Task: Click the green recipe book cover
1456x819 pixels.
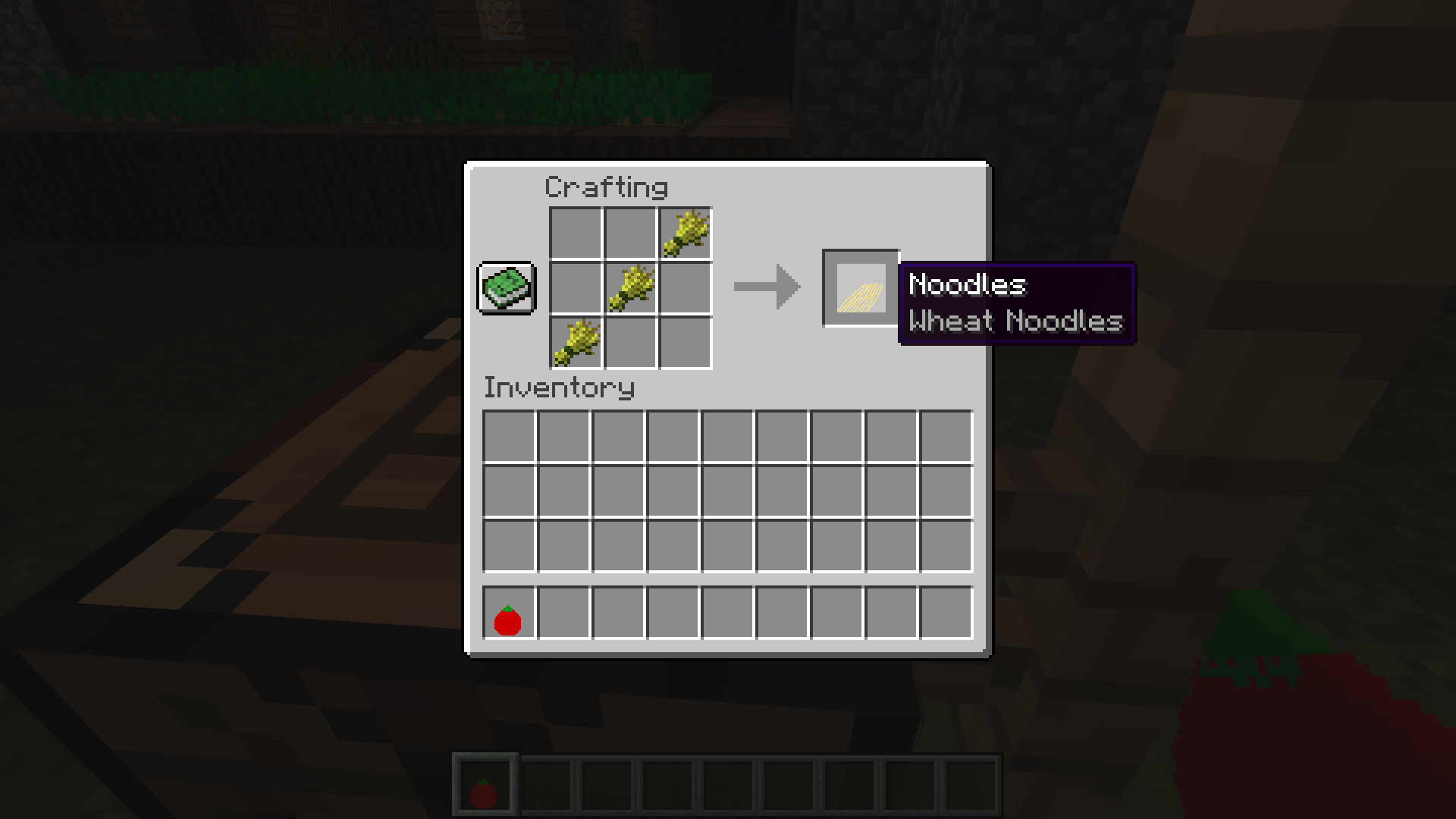Action: [506, 288]
